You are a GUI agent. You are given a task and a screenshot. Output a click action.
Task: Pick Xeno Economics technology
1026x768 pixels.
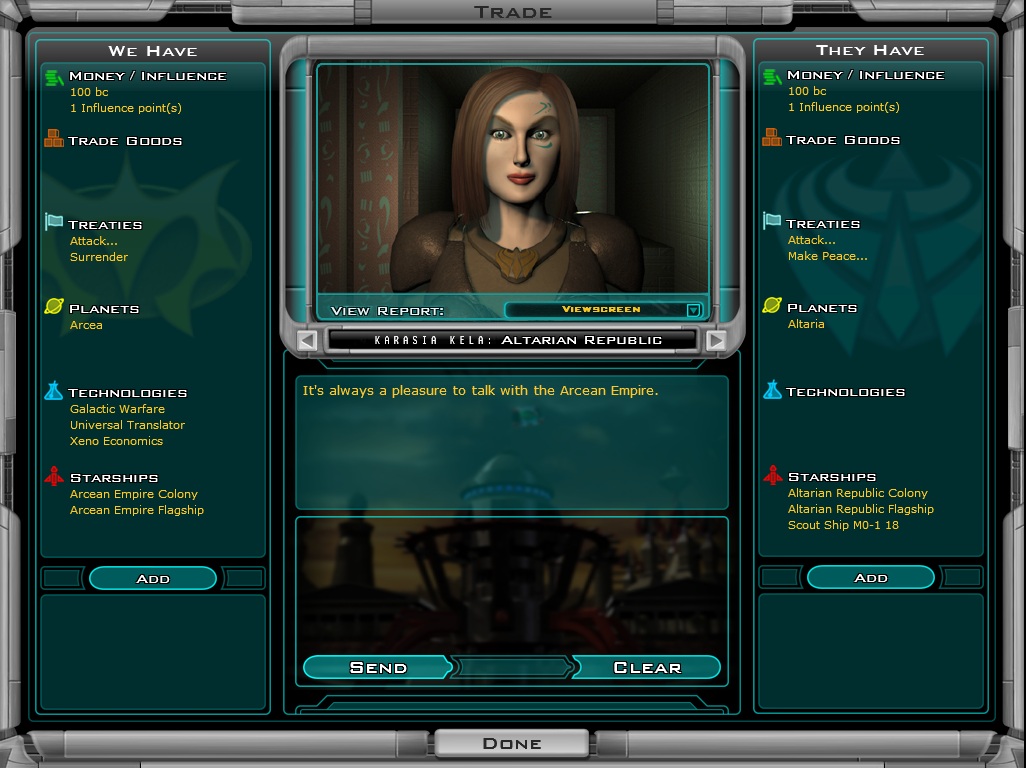pyautogui.click(x=116, y=441)
